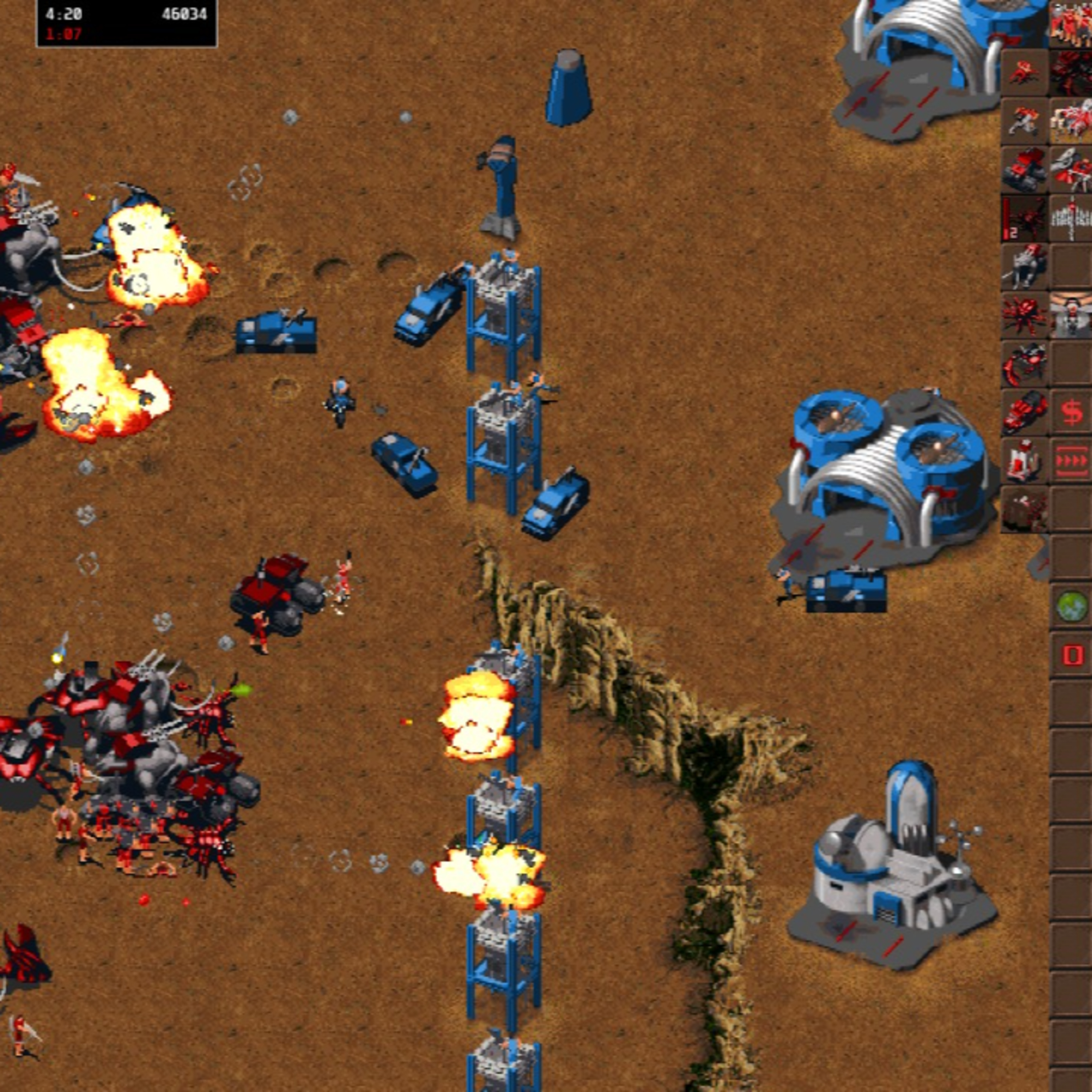Image resolution: width=1092 pixels, height=1092 pixels.
Task: Select the grey winged building icon
Action: tap(1072, 314)
